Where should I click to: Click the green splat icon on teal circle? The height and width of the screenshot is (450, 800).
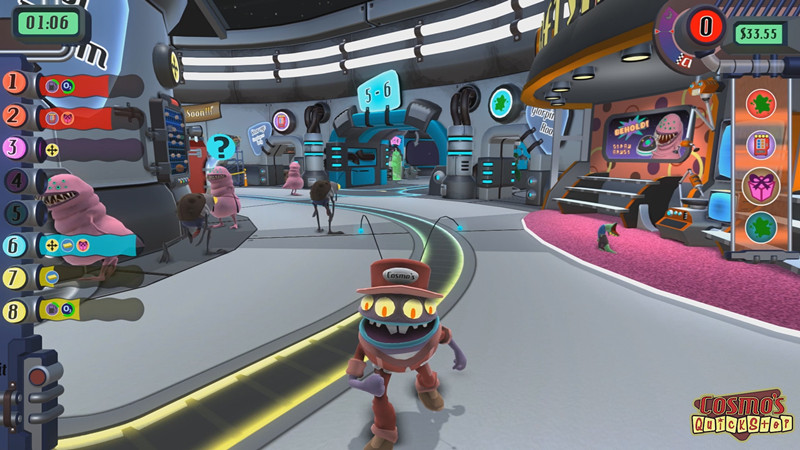click(762, 227)
